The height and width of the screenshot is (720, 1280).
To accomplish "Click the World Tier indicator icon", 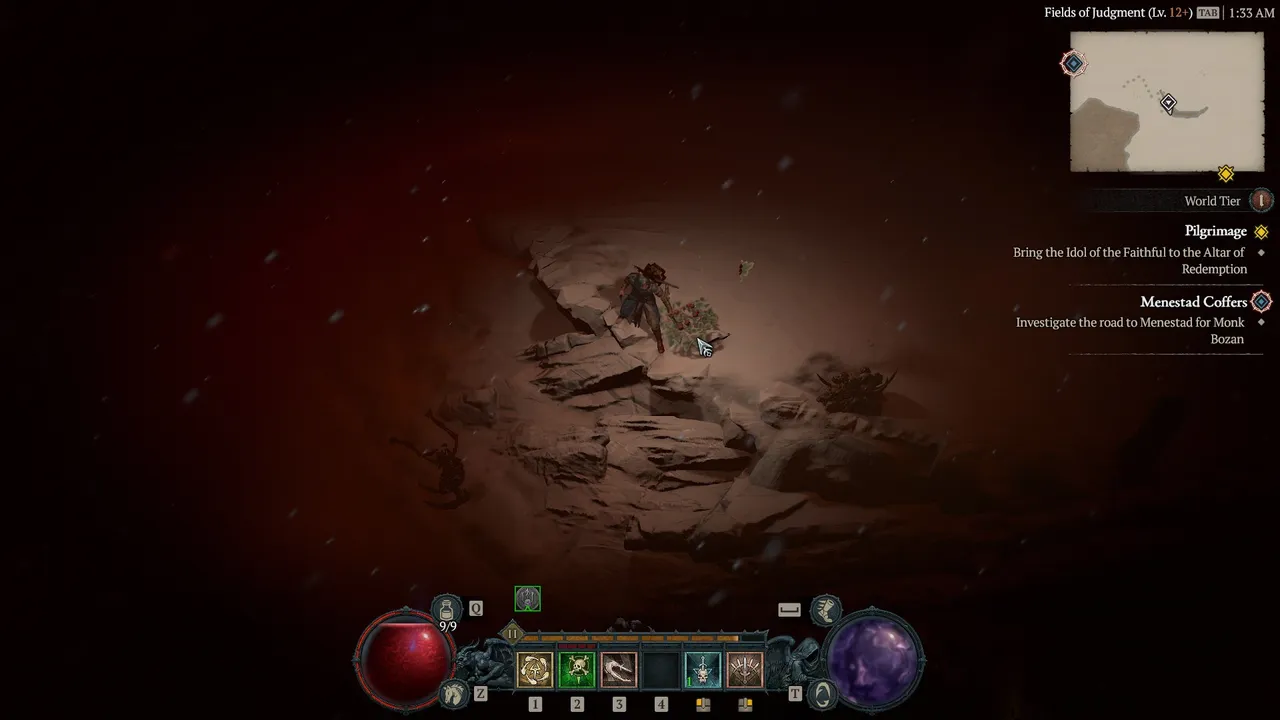I will pos(1261,201).
